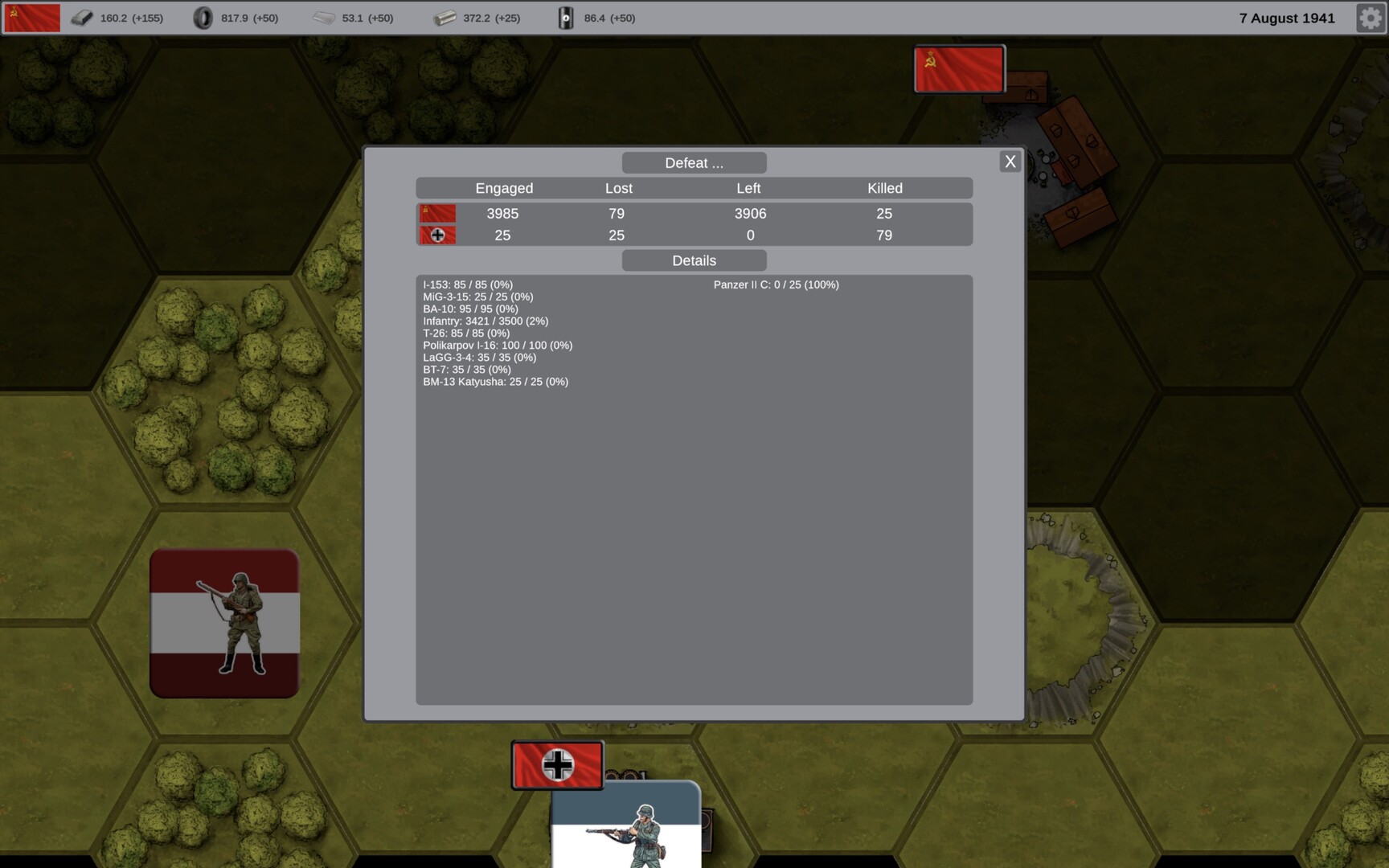Click the Defeat header button

click(693, 162)
